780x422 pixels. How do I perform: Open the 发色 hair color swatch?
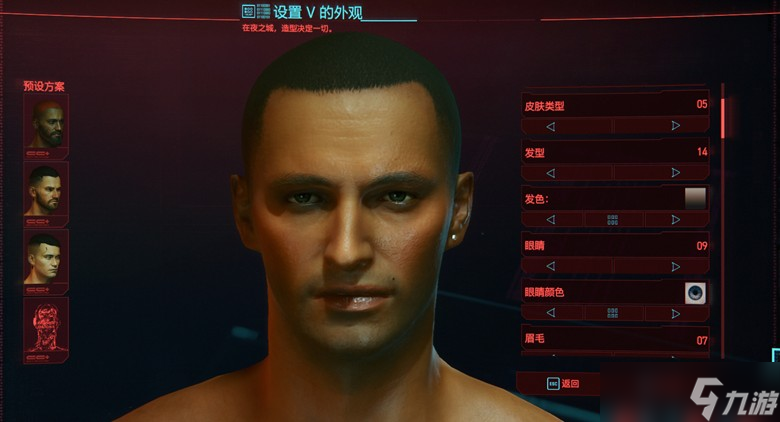click(x=695, y=197)
